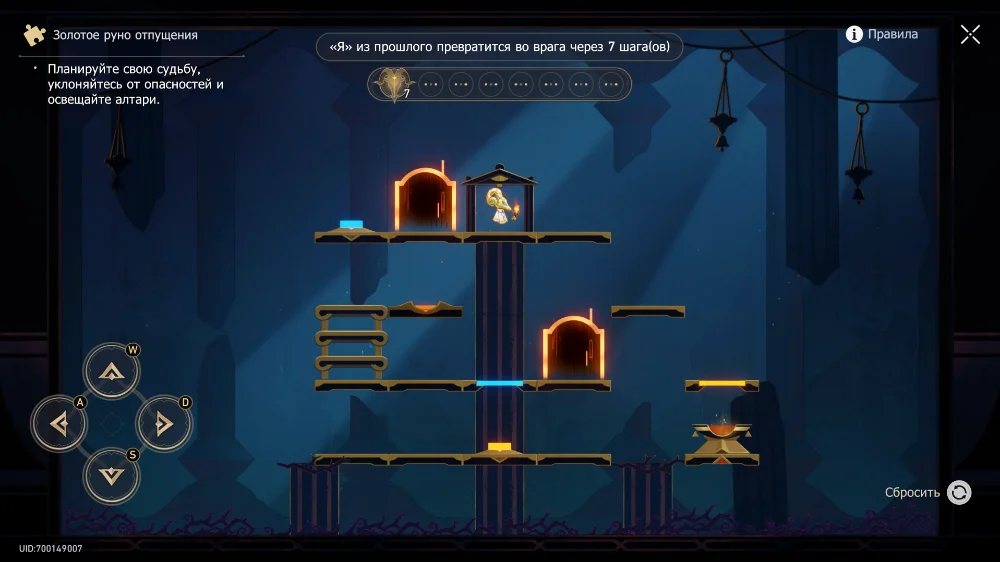This screenshot has width=1000, height=562.
Task: Tap the A left arrow control
Action: pyautogui.click(x=59, y=424)
